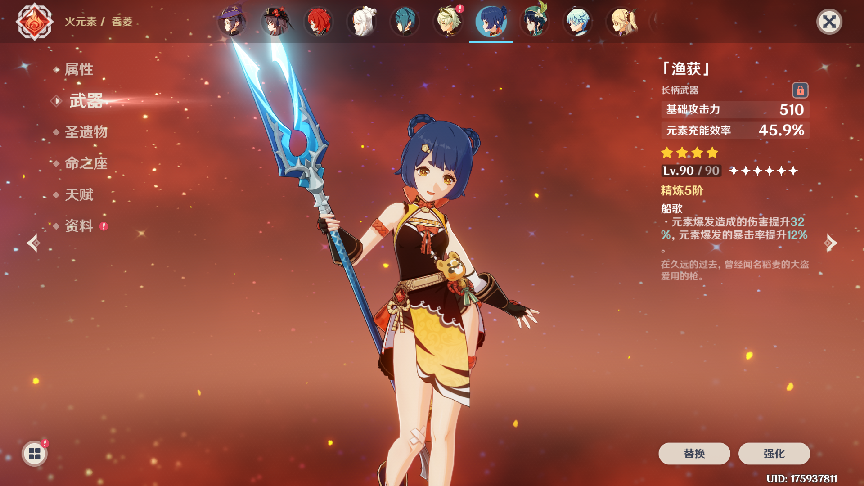This screenshot has width=864, height=486.
Task: Close the character screen
Action: 829,22
